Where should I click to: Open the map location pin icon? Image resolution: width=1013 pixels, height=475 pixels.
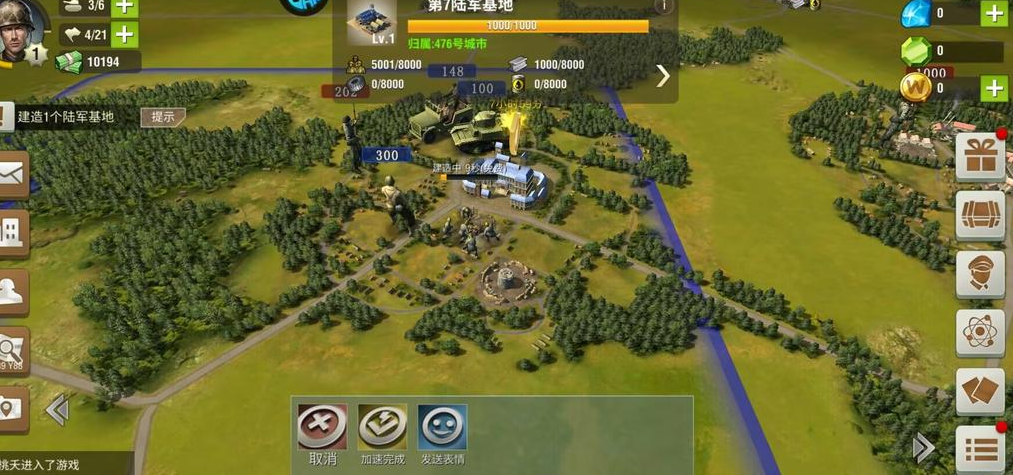point(12,408)
